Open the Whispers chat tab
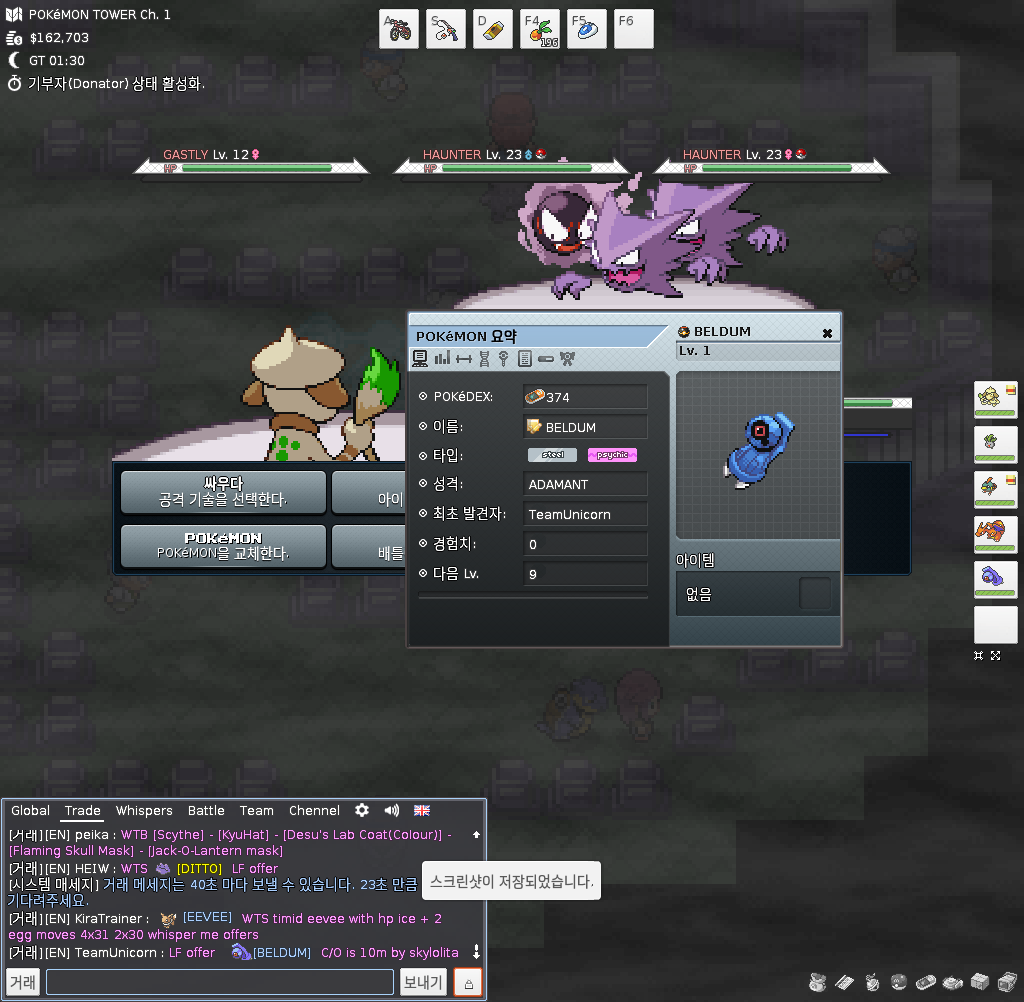Screen dimensions: 1024x1002 (144, 811)
